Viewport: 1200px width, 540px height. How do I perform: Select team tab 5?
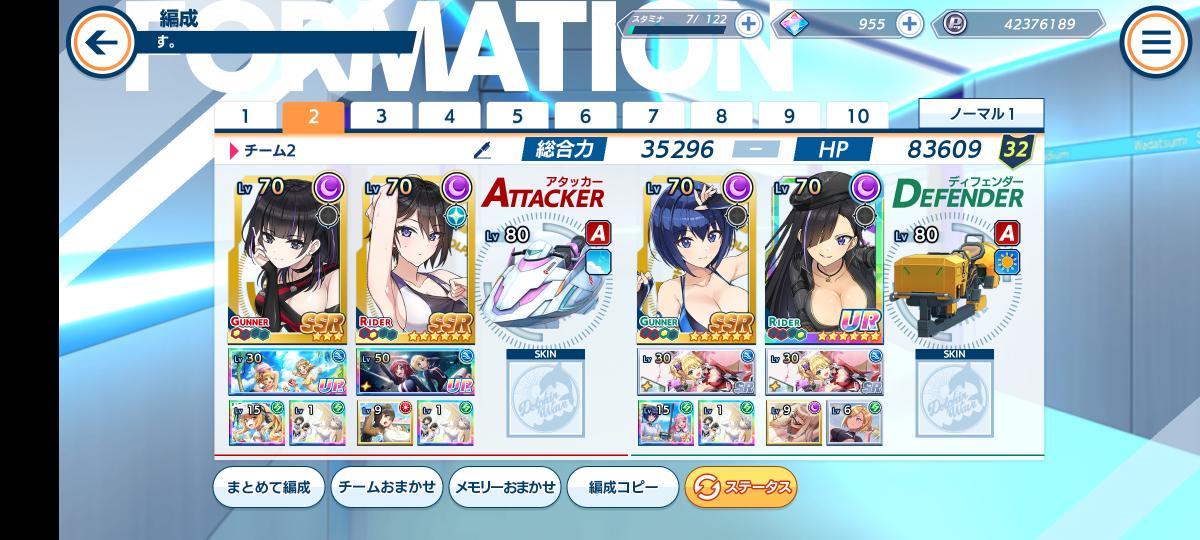(517, 116)
